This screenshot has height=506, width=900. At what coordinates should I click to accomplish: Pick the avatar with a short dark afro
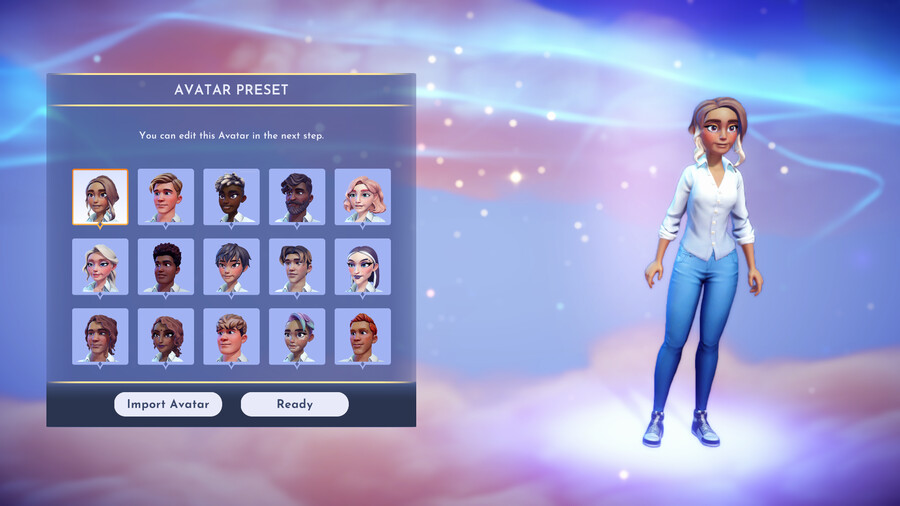tap(166, 267)
